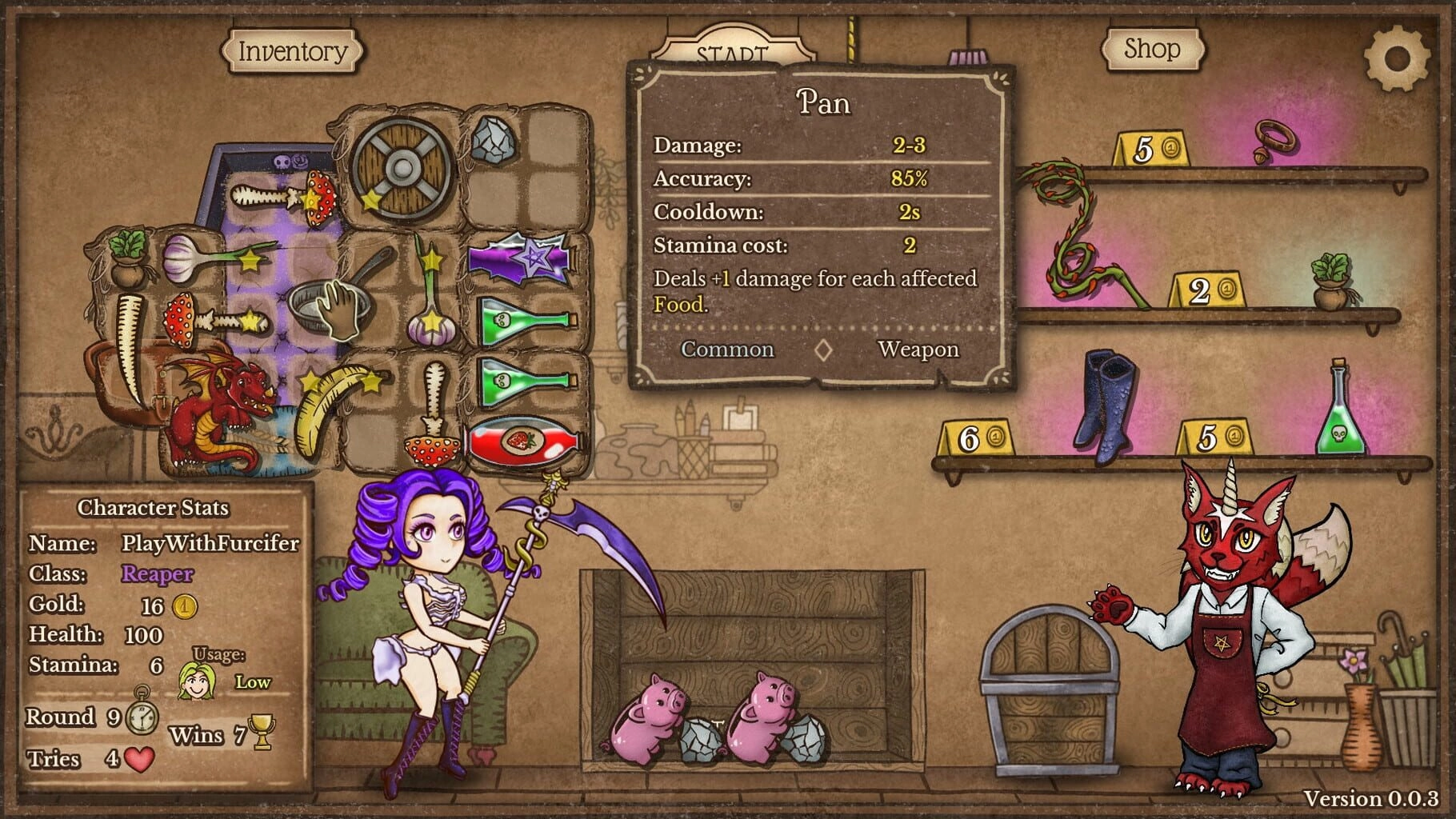Pick the grey stone in the inventory grid
The image size is (1456, 819).
pos(493,141)
